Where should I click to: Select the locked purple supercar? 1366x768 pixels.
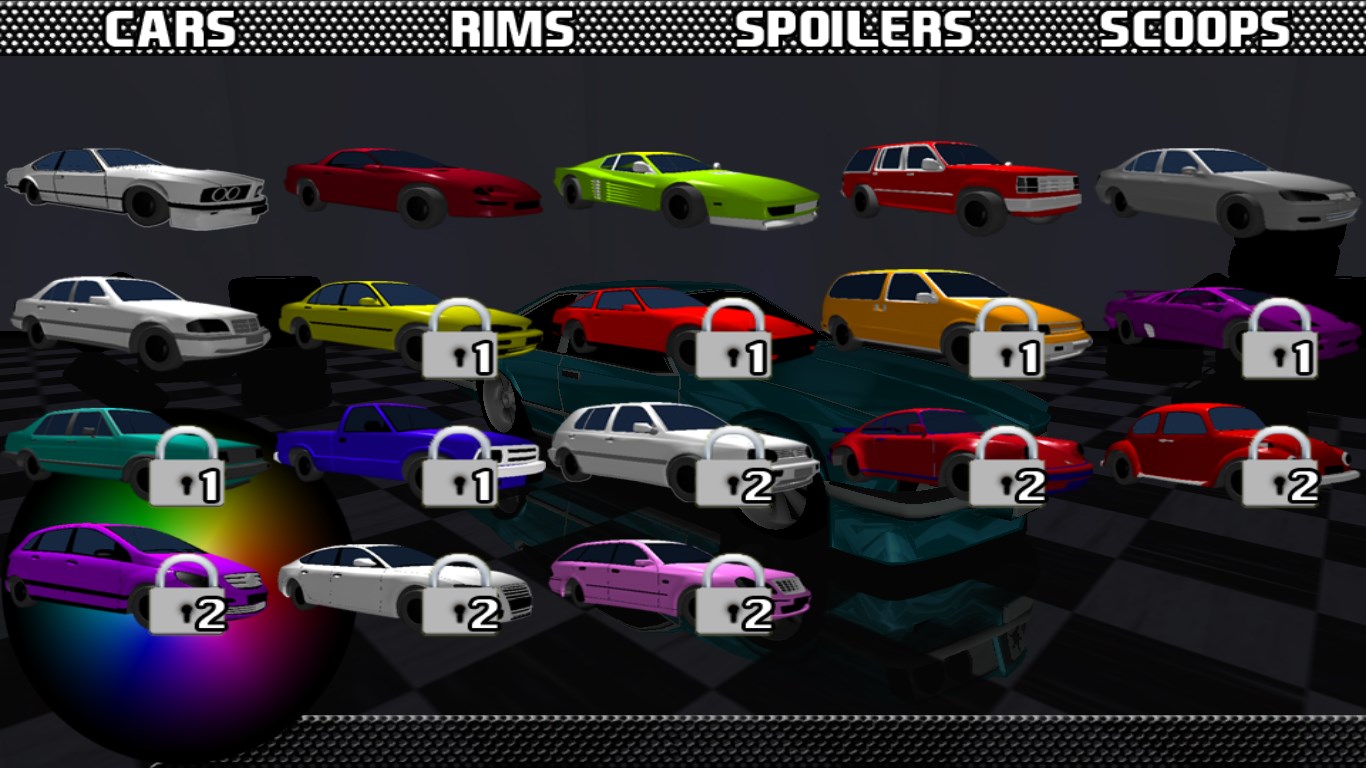[1232, 320]
